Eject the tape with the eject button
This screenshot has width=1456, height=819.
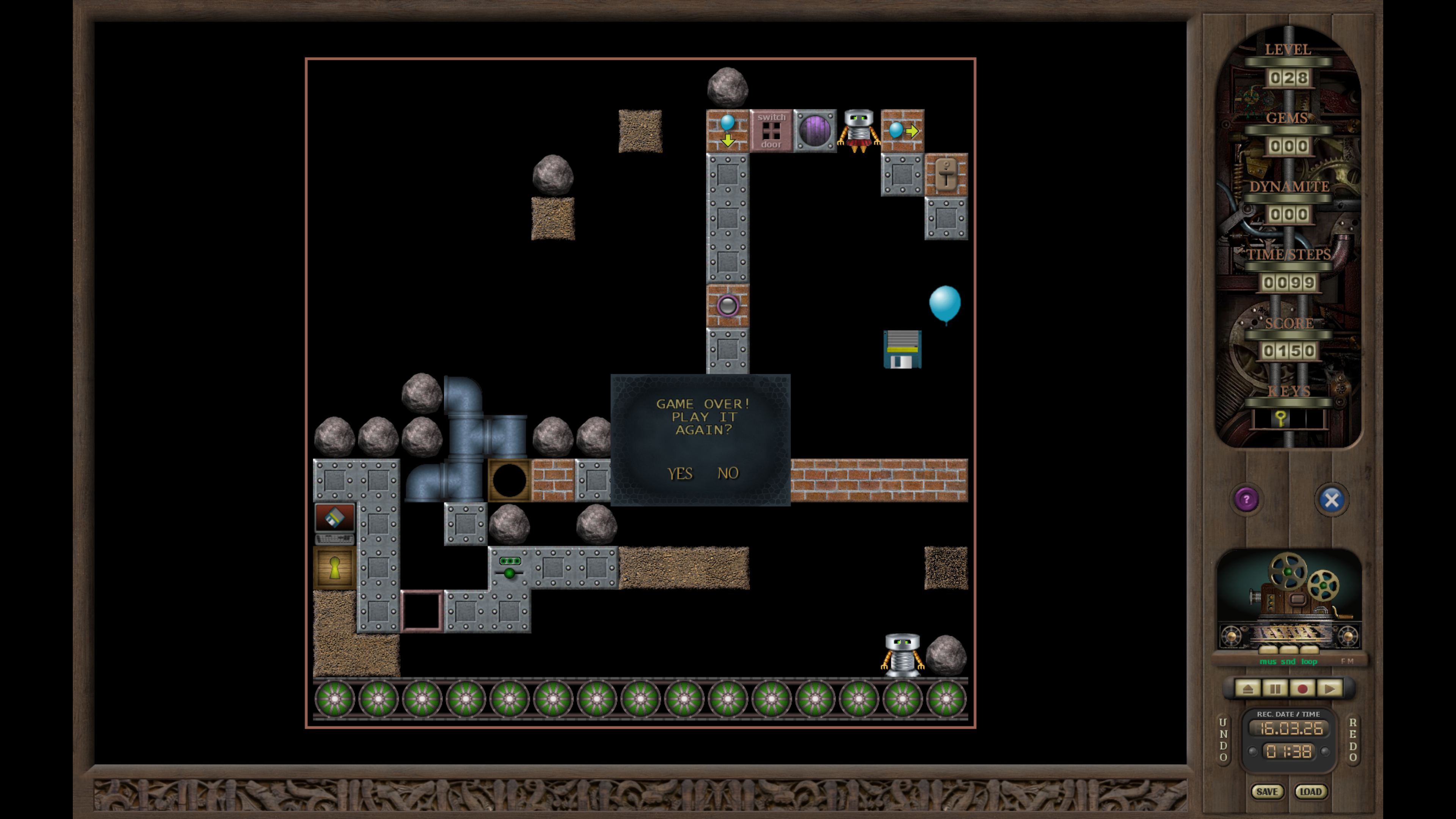click(1247, 689)
